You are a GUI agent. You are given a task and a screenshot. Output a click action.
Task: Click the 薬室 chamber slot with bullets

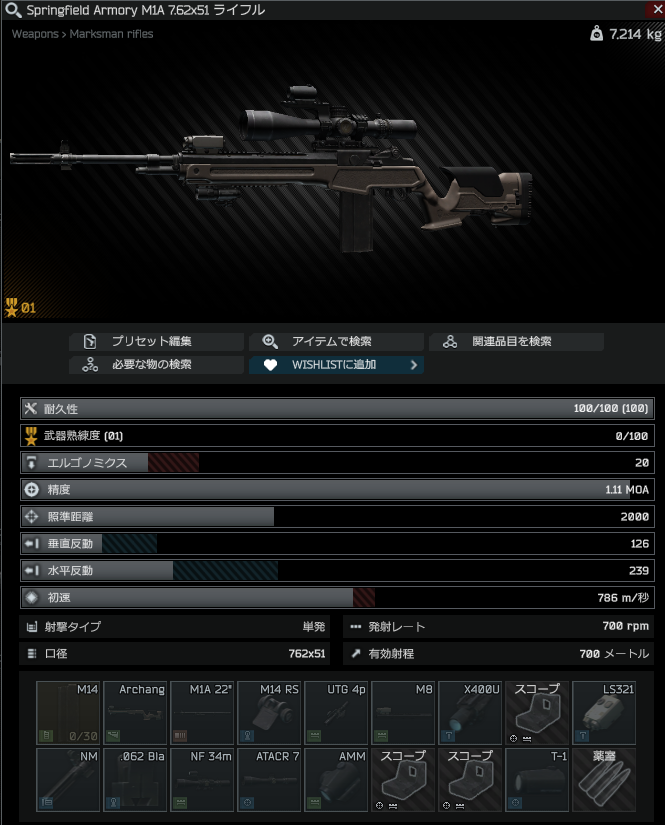pyautogui.click(x=604, y=779)
